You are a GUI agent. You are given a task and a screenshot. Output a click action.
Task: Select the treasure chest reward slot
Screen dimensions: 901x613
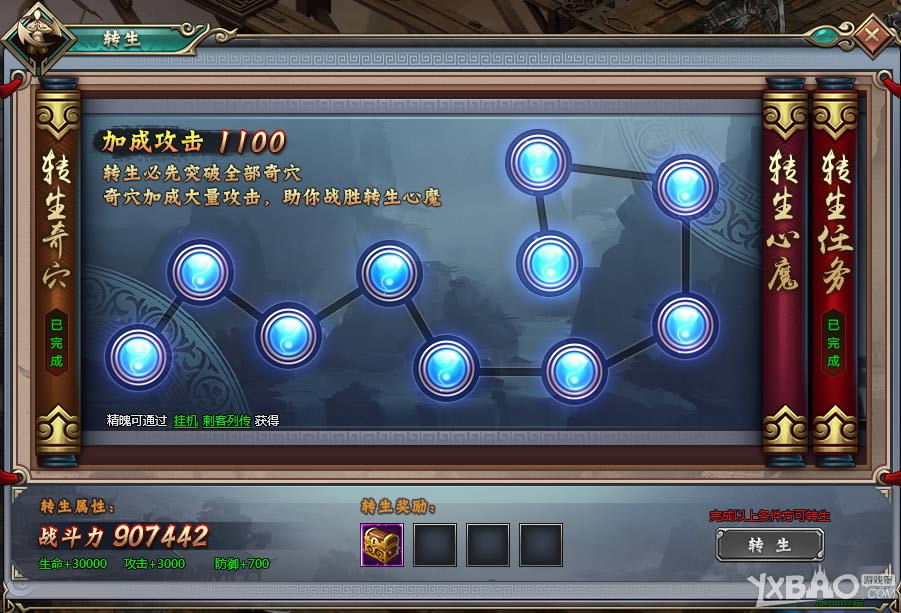pyautogui.click(x=382, y=544)
